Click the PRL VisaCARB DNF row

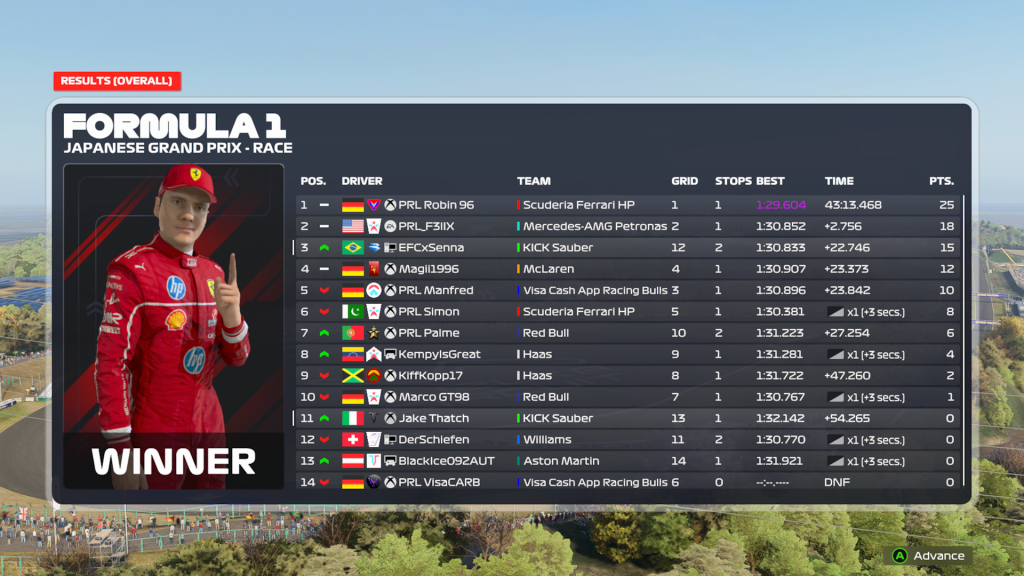click(630, 482)
